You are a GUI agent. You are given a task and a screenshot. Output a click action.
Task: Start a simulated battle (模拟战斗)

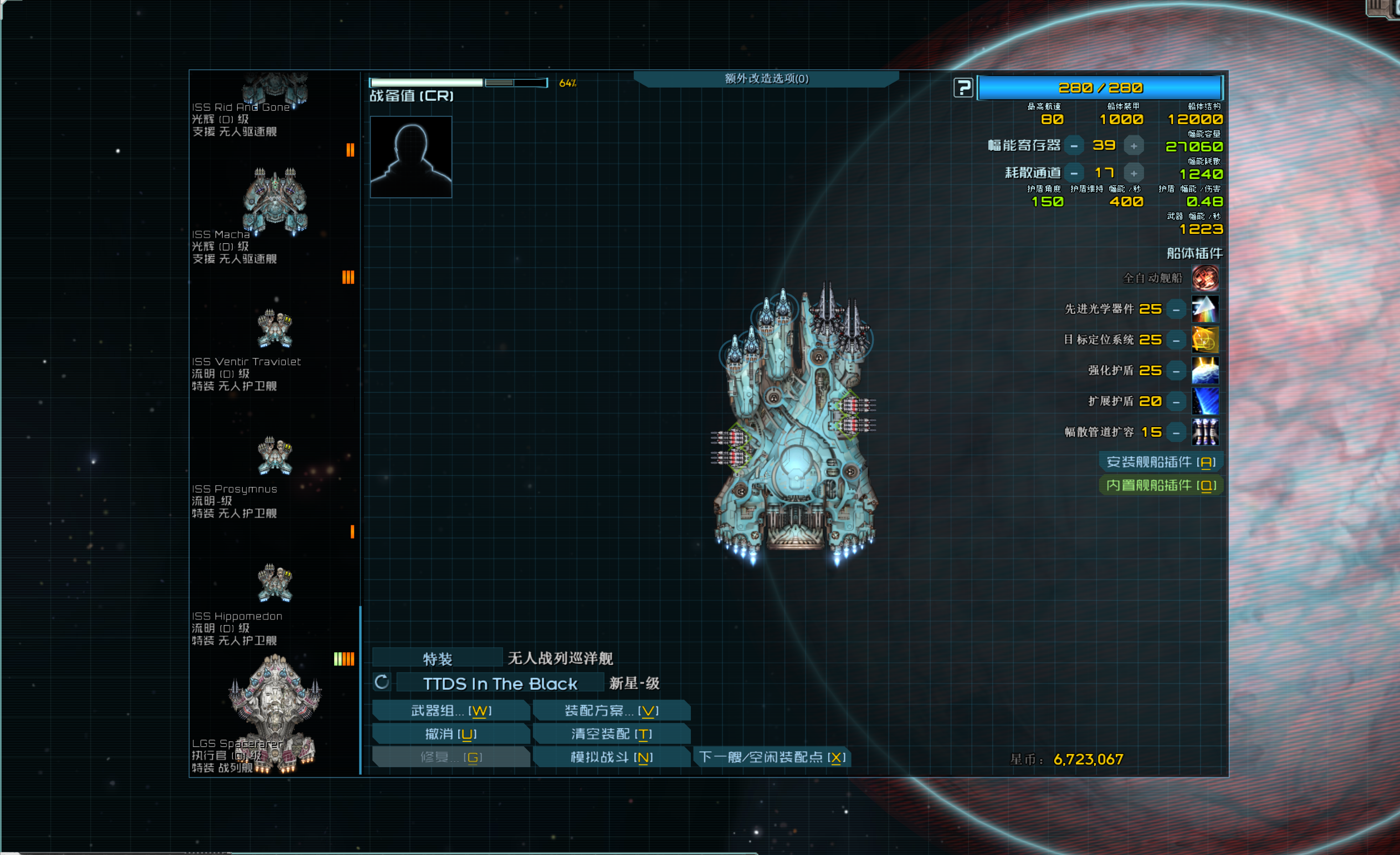(x=612, y=757)
